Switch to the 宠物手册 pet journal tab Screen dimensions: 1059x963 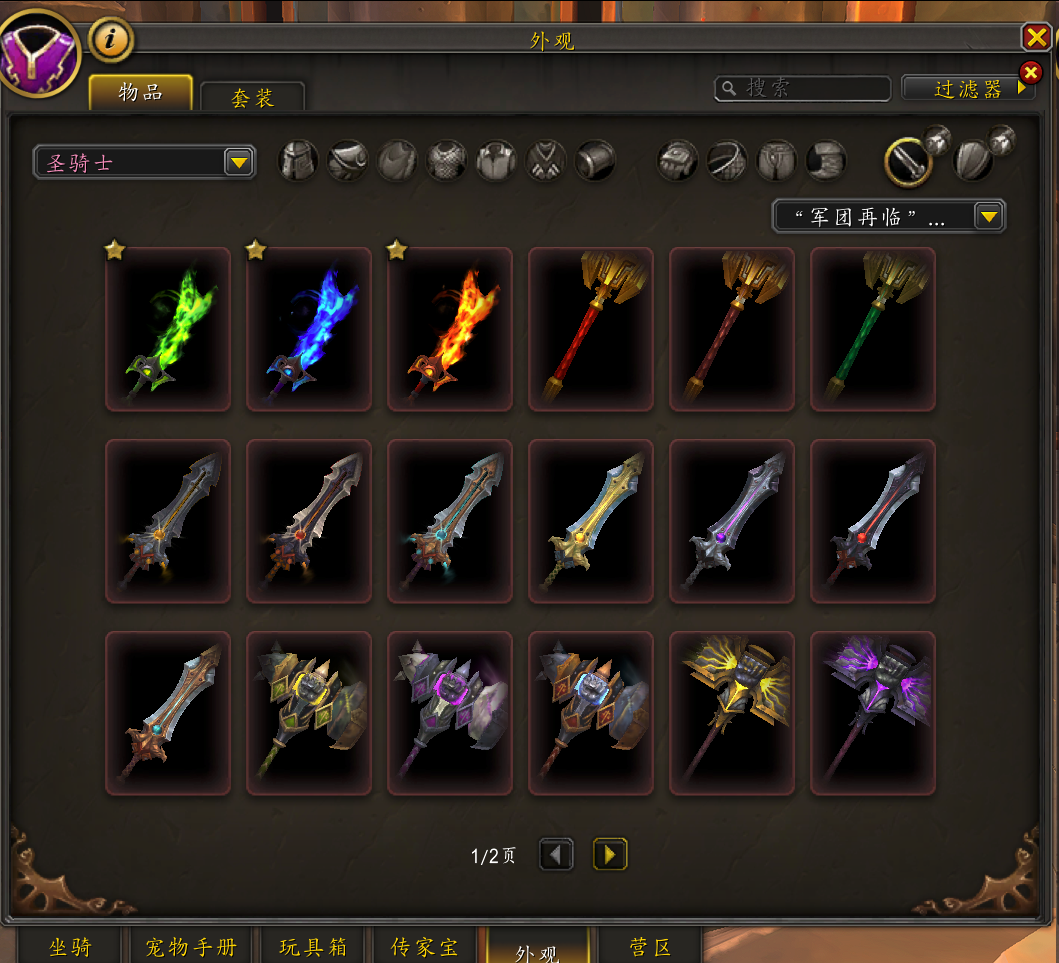point(191,946)
